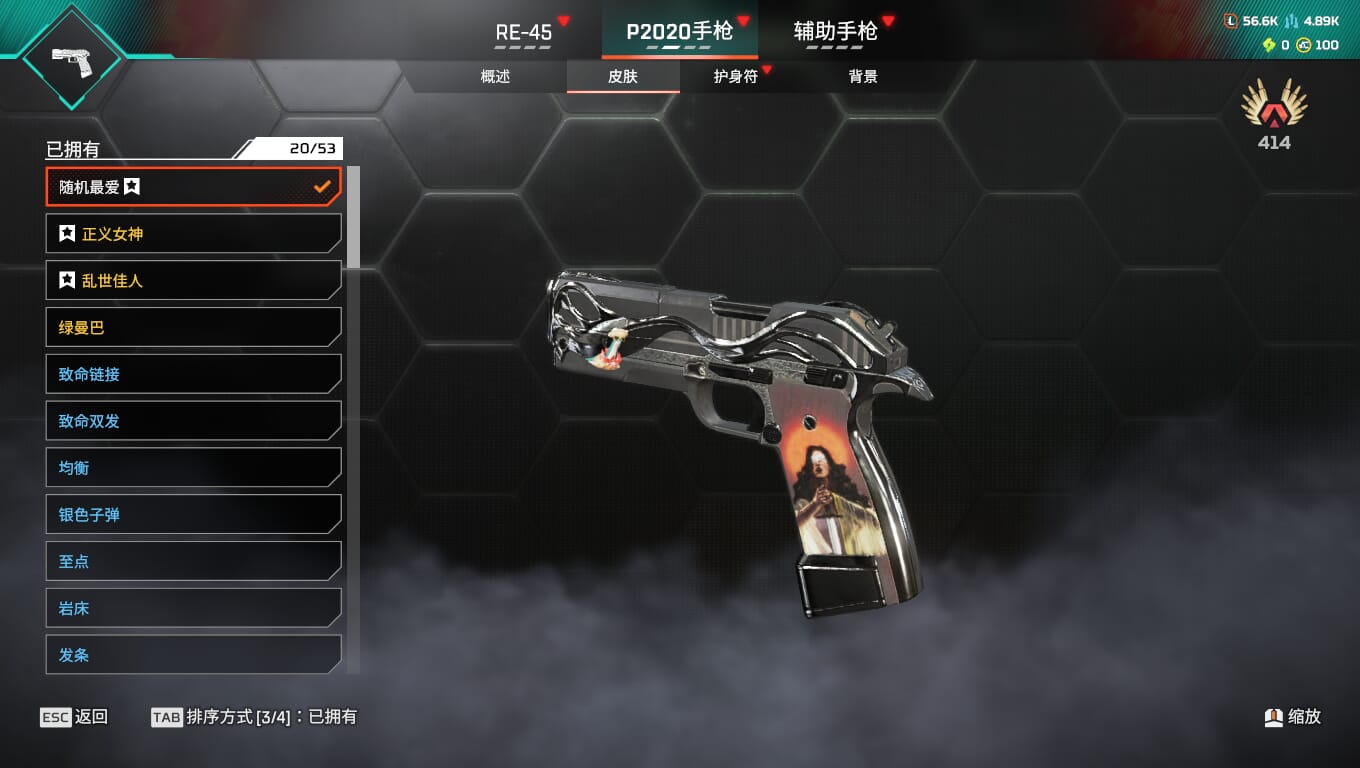Choose the 至点 skin entry
Image resolution: width=1360 pixels, height=768 pixels.
193,561
